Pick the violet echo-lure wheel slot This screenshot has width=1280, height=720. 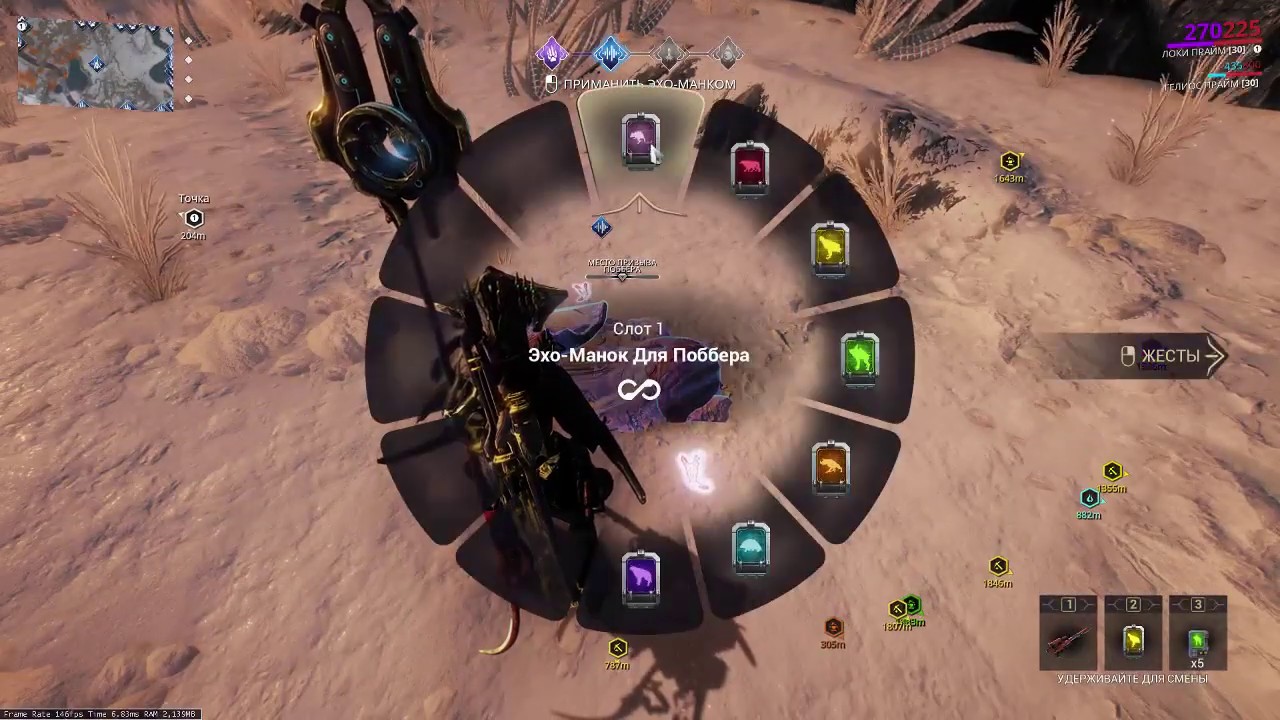pyautogui.click(x=640, y=577)
